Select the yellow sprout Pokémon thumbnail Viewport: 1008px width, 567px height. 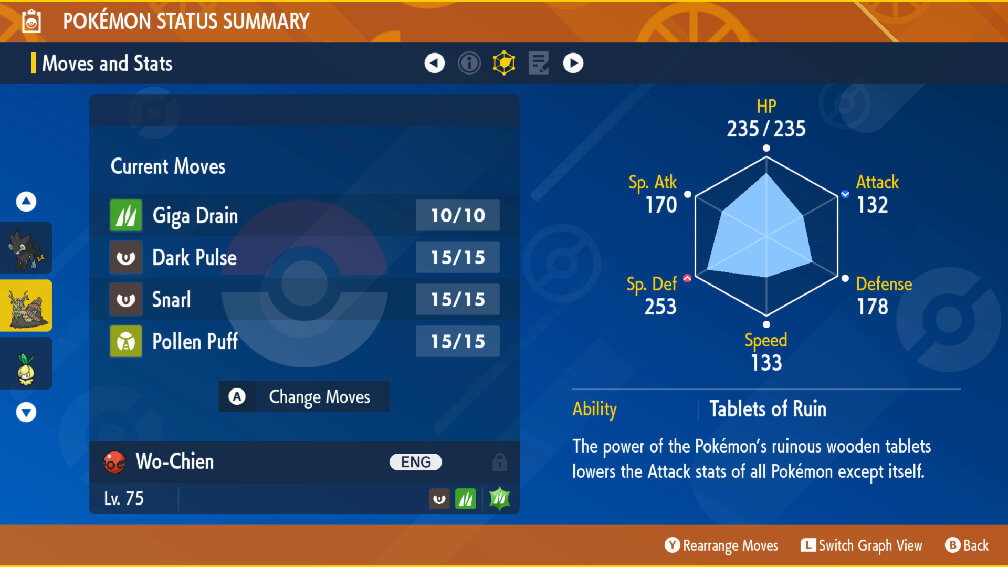pos(25,365)
